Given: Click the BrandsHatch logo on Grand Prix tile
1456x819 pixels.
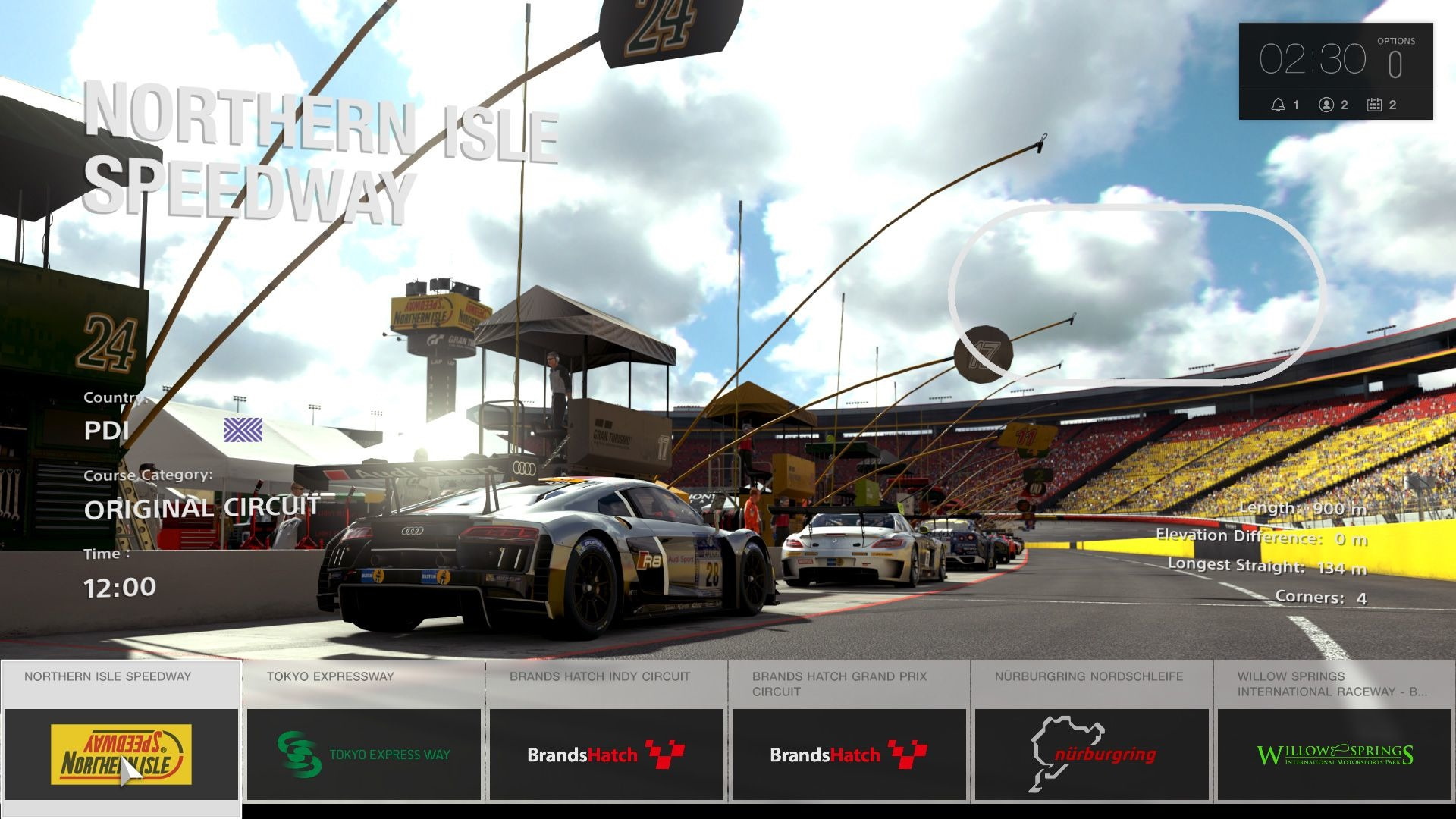Looking at the screenshot, I should coord(848,755).
